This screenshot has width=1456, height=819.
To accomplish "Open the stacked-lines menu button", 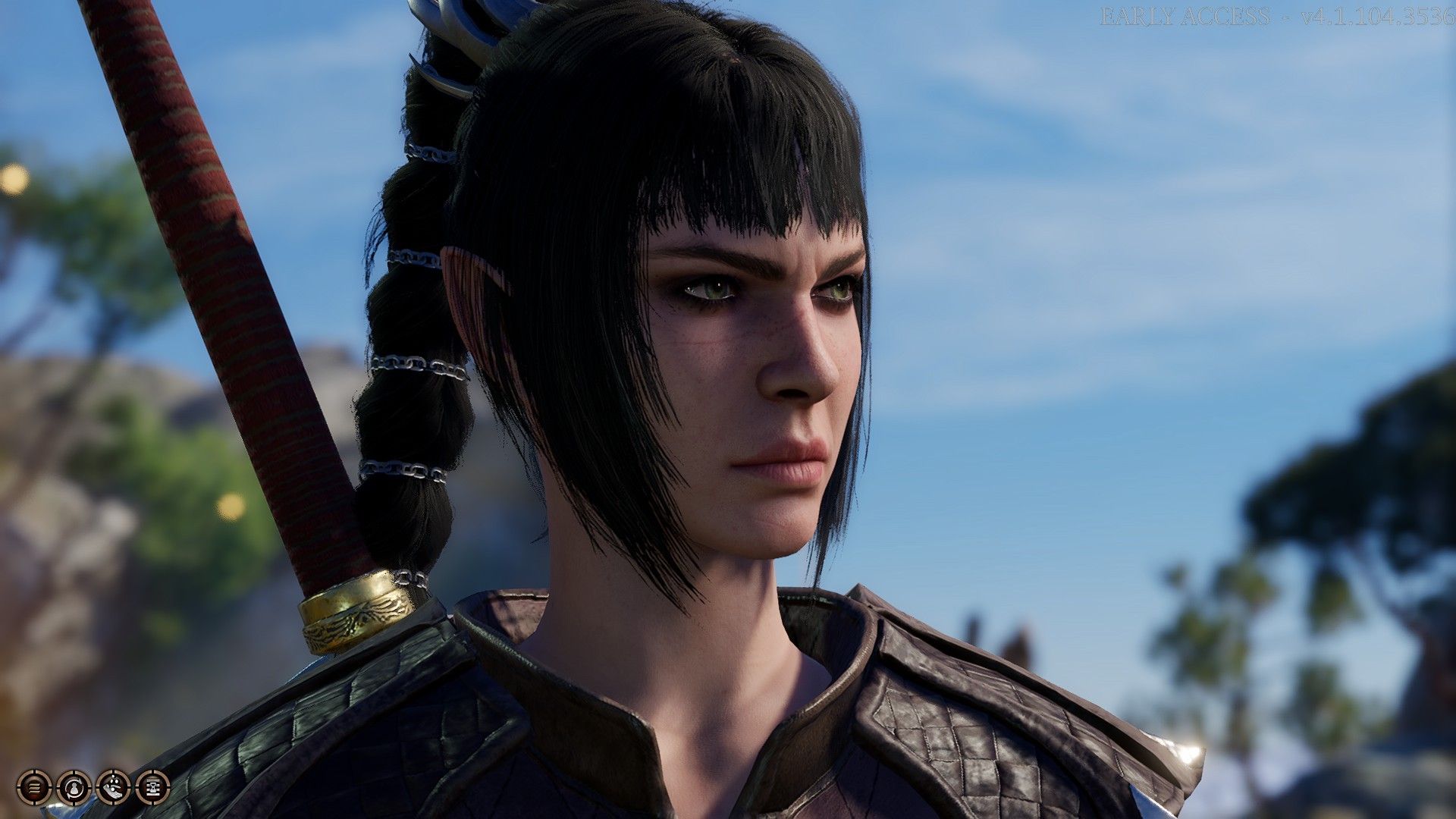I will (x=34, y=787).
